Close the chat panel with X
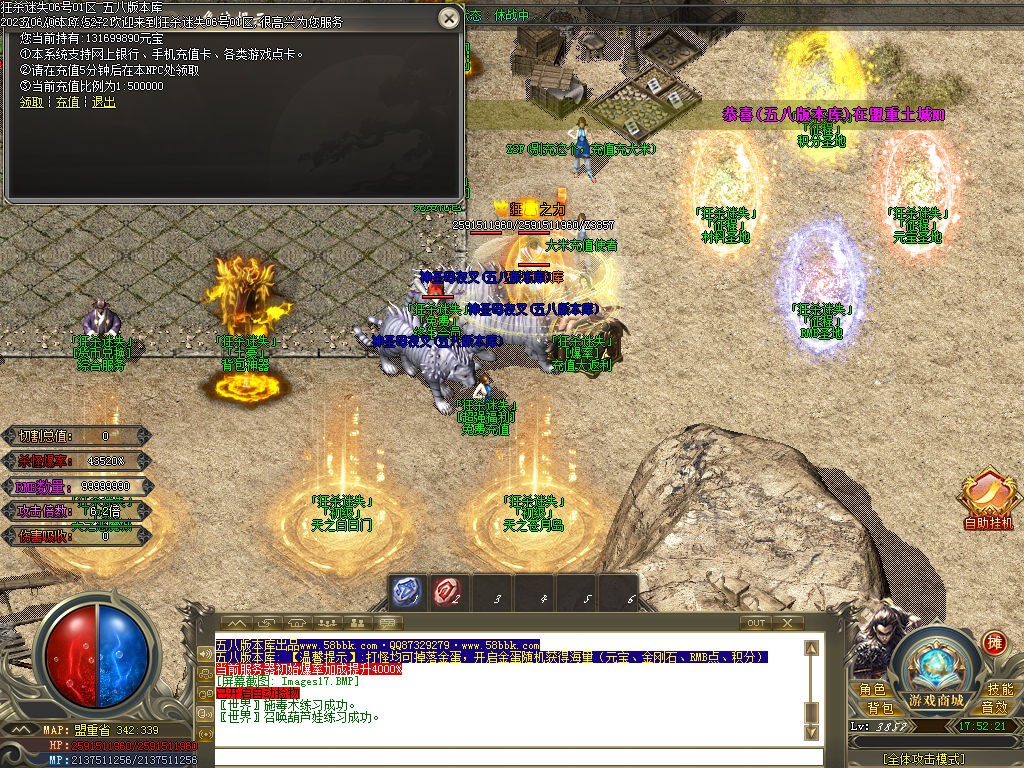 tap(788, 623)
